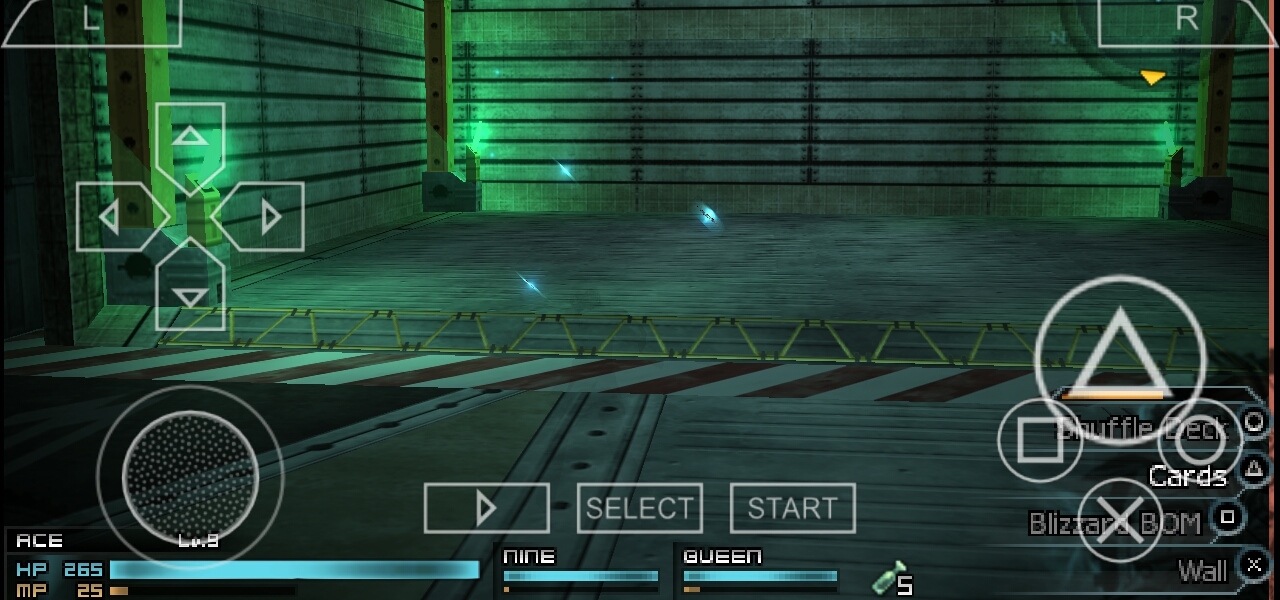The width and height of the screenshot is (1280, 600).
Task: Toggle the fast-forward arrow button
Action: tap(486, 508)
